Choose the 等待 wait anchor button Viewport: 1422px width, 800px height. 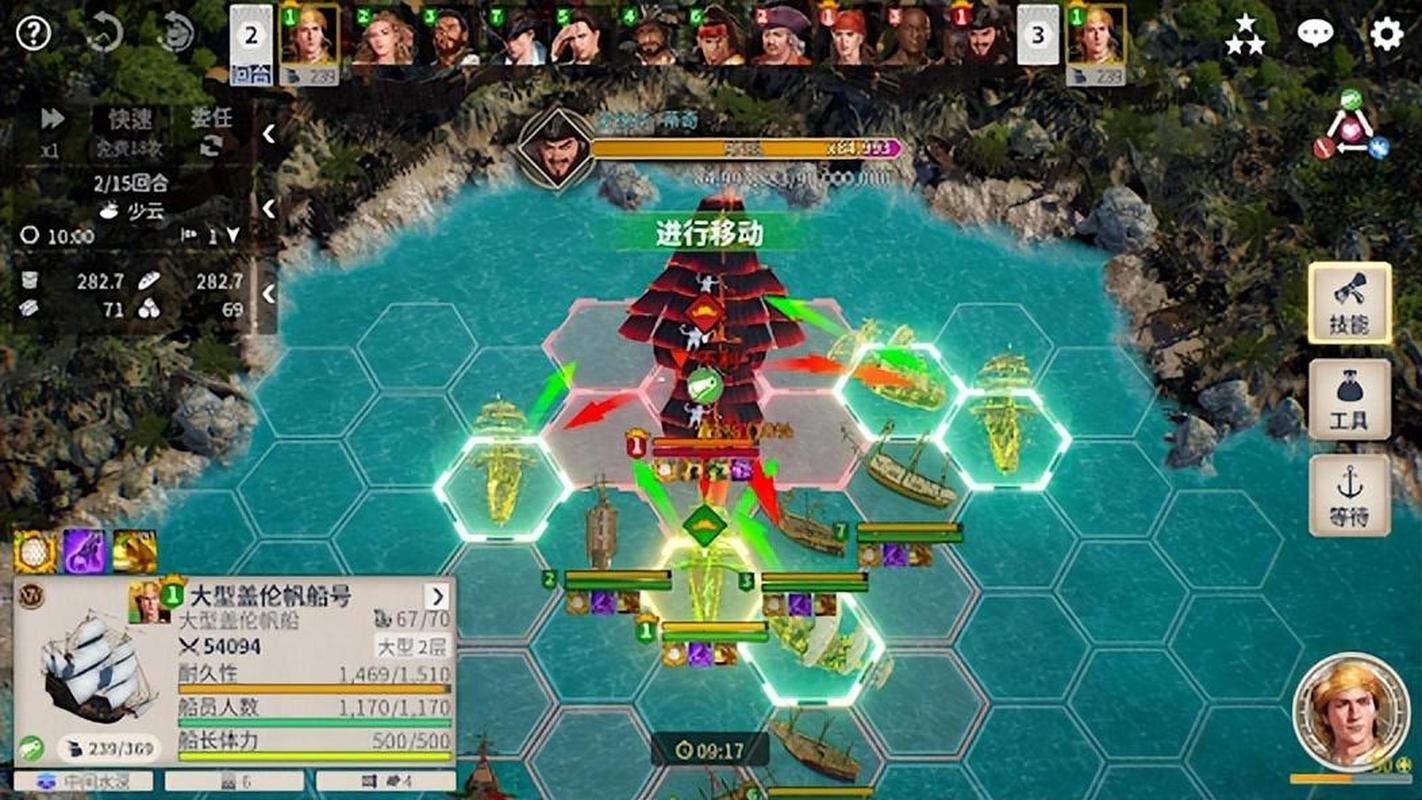tap(1349, 495)
